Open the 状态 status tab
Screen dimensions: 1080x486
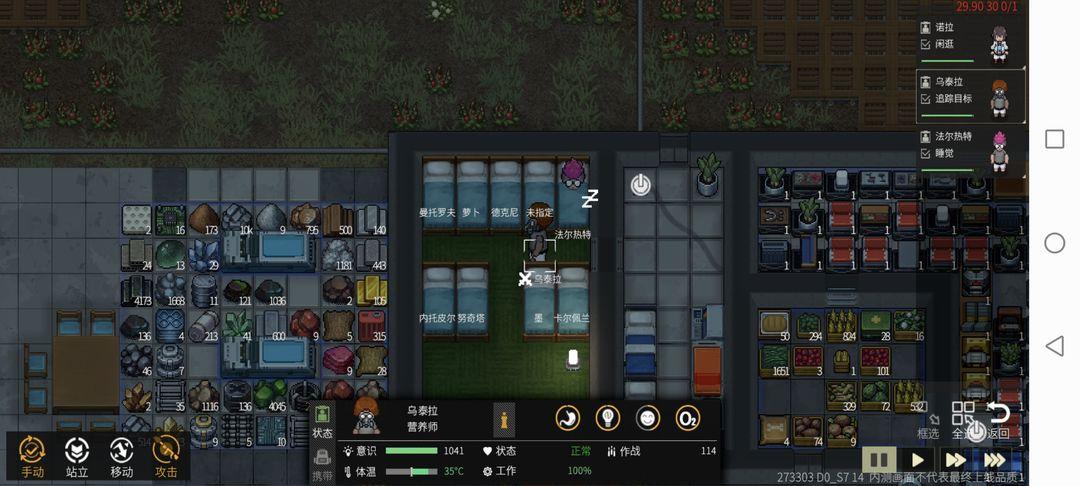tap(322, 420)
